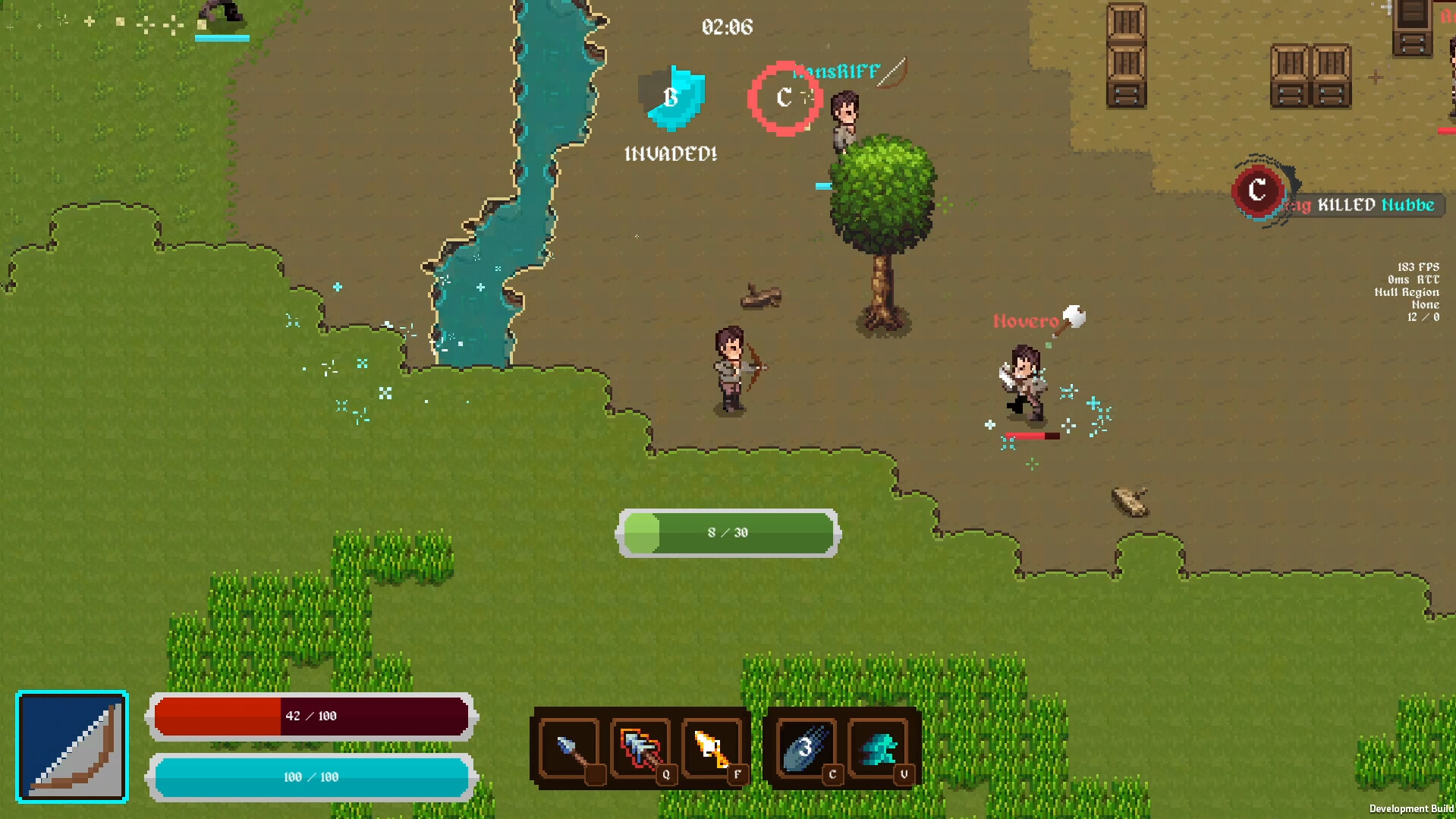Activate the cyan running figure ability
The height and width of the screenshot is (819, 1456).
coord(879,749)
